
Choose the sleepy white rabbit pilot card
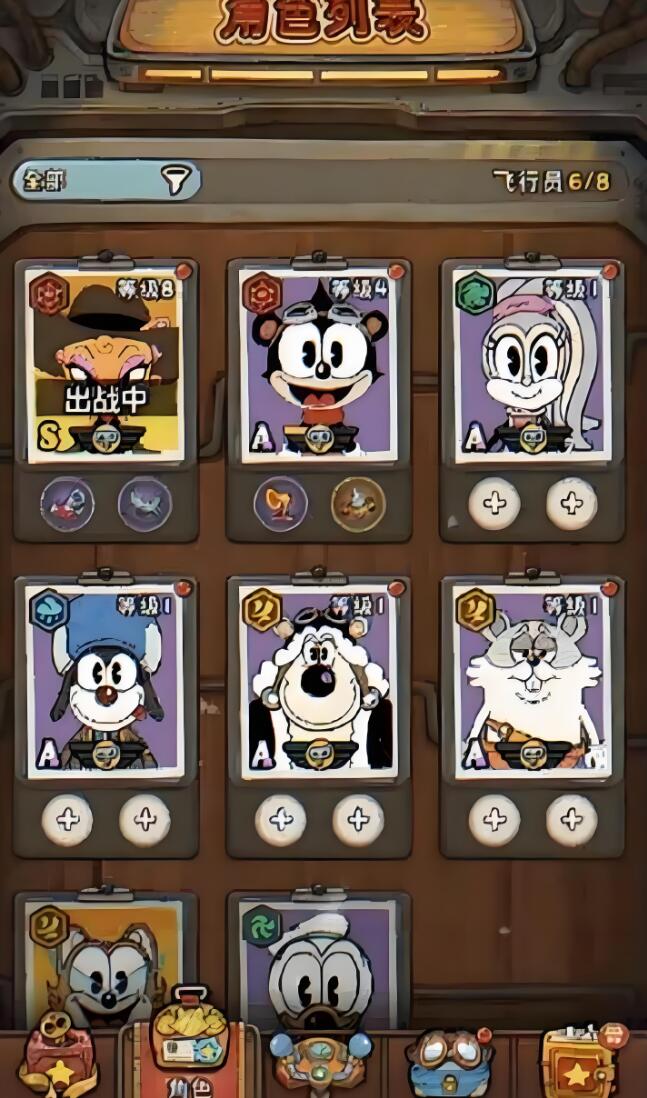tap(532, 682)
